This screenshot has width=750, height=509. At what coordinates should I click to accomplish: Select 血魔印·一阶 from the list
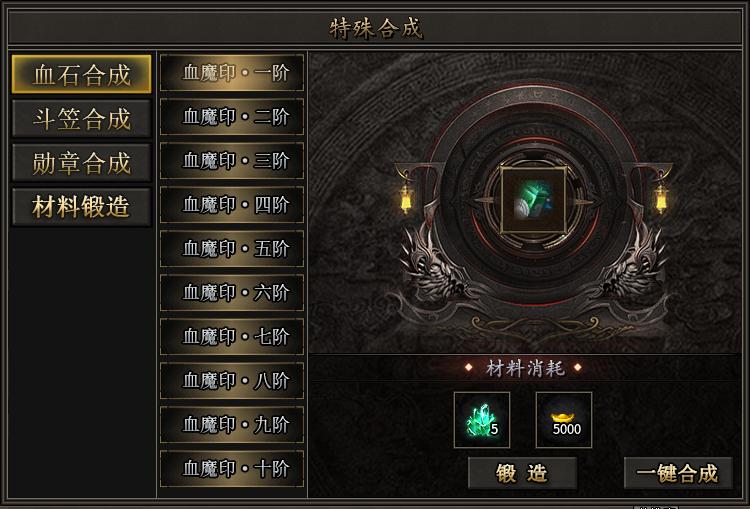tap(232, 73)
